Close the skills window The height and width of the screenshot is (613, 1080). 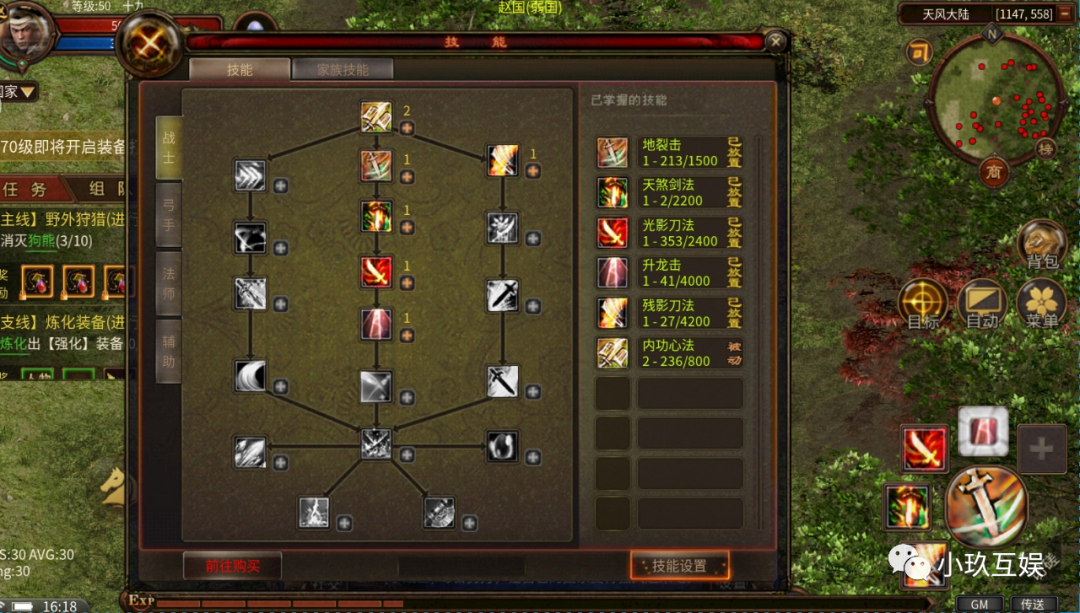776,42
